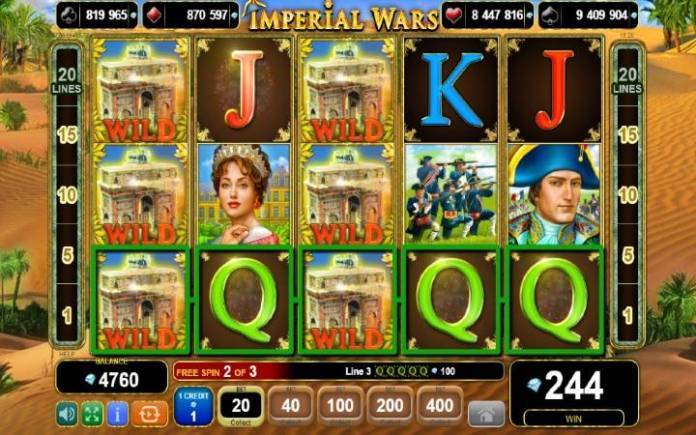Go to lobby with the home button
This screenshot has width=696, height=435.
486,410
